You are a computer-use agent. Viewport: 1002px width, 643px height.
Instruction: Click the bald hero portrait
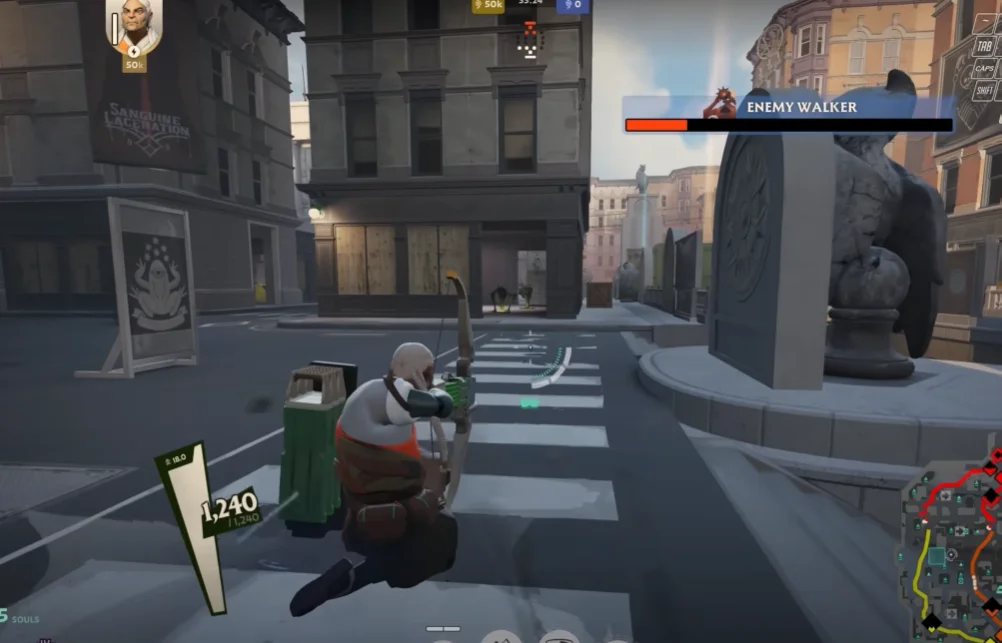pyautogui.click(x=134, y=26)
